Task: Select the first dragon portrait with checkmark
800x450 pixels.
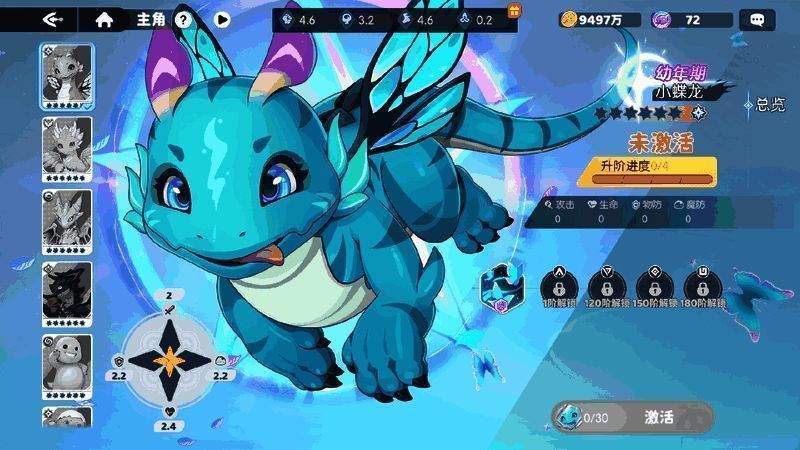Action: [67, 77]
